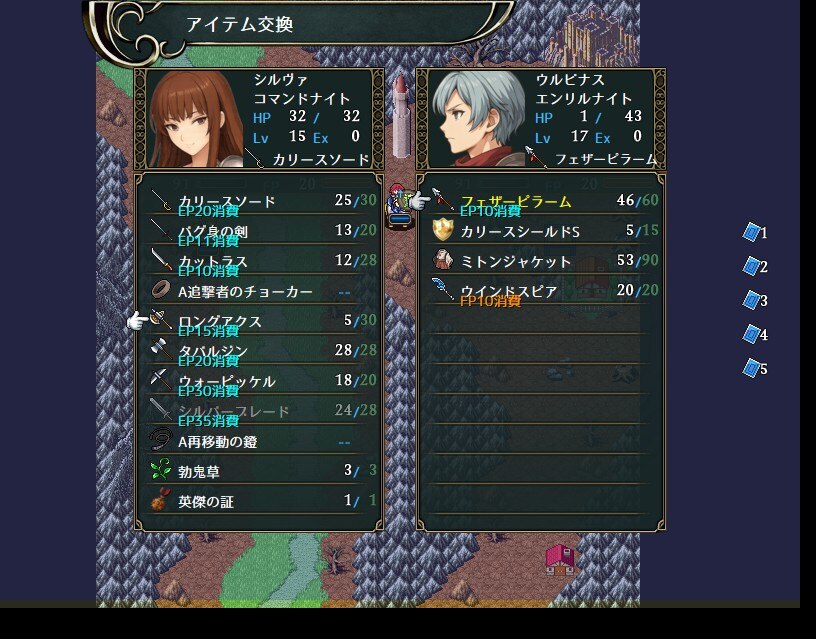The image size is (816, 639).
Task: Select the blue book icon numbered 3
Action: pos(752,300)
